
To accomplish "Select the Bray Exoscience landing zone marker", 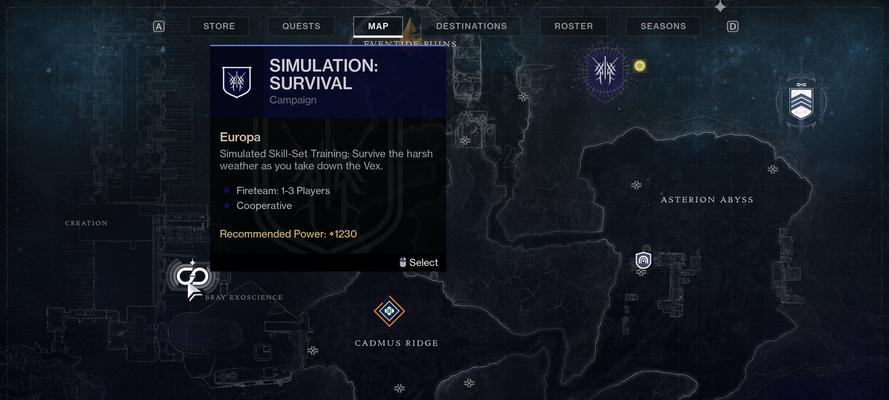I will point(190,277).
